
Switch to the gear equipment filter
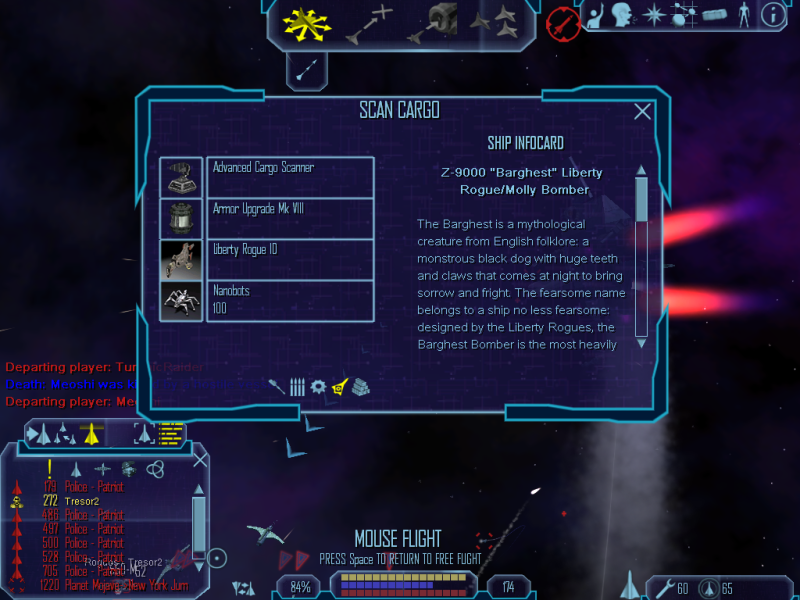pyautogui.click(x=318, y=386)
